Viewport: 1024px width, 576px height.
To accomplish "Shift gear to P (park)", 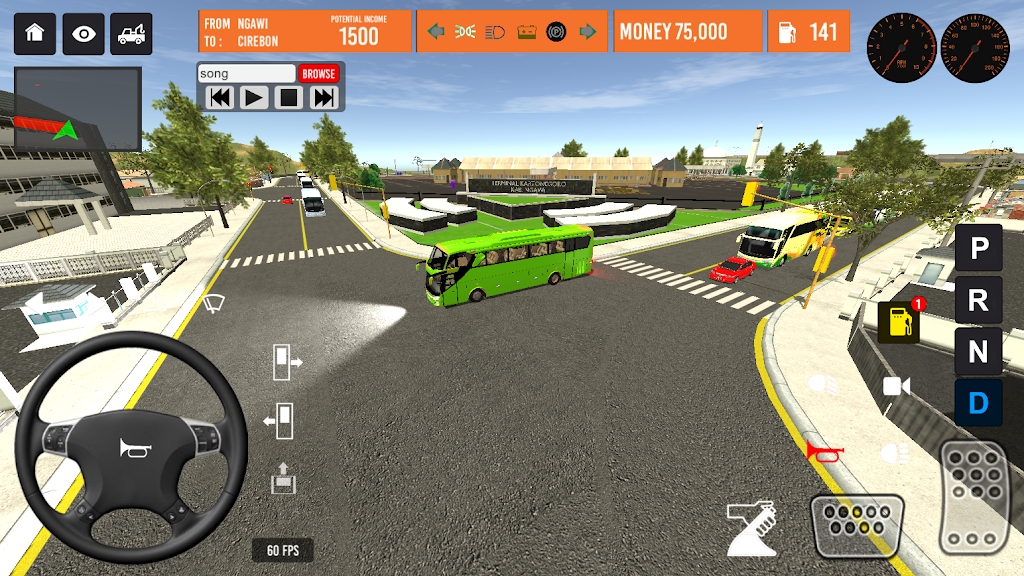I will point(978,247).
